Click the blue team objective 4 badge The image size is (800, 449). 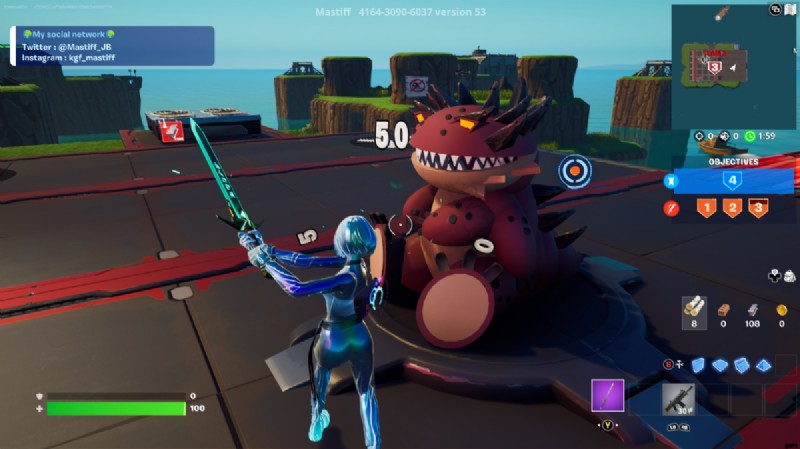[732, 181]
